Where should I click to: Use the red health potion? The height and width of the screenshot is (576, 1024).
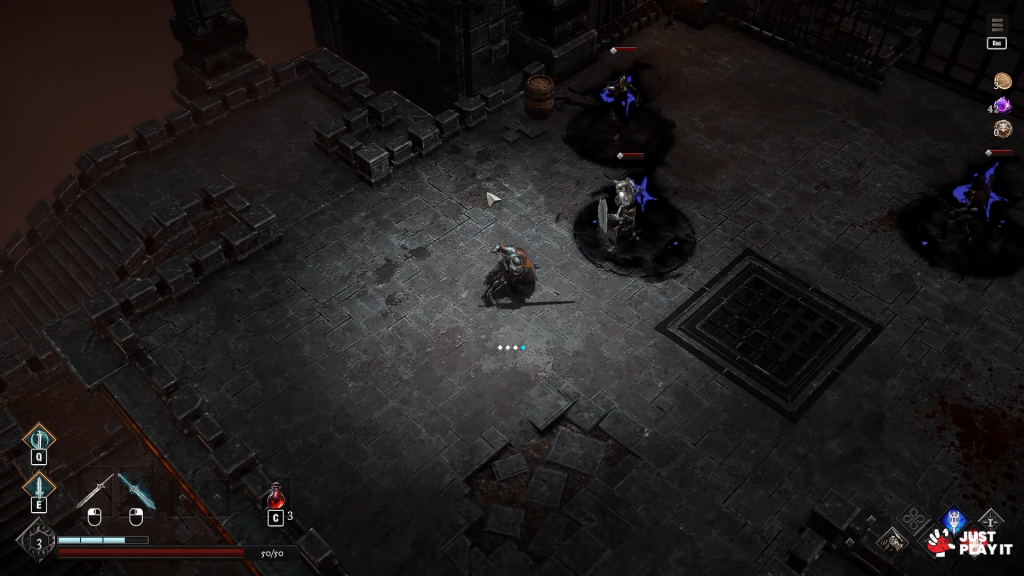275,496
